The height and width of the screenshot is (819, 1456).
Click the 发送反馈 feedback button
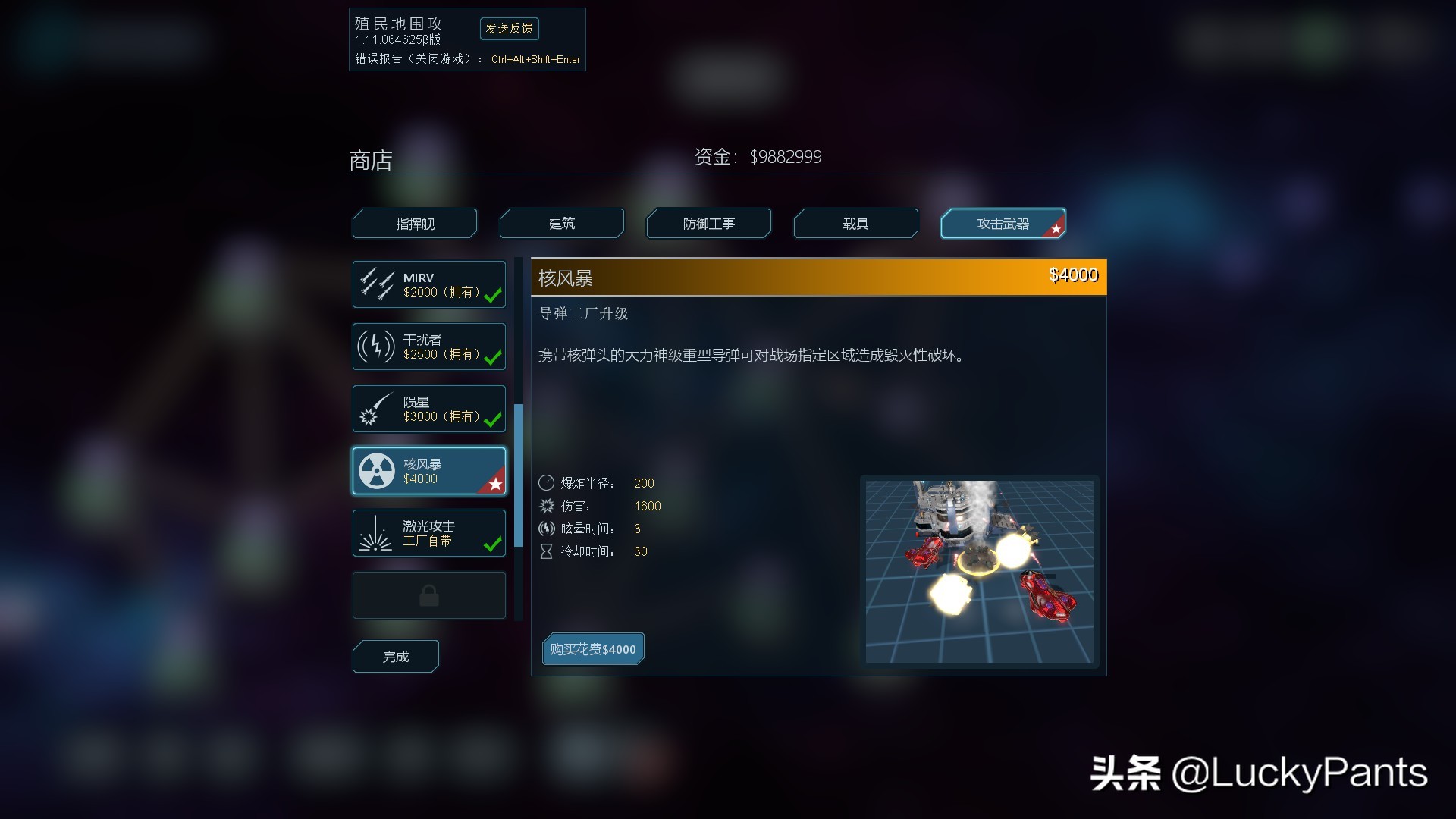tap(510, 29)
